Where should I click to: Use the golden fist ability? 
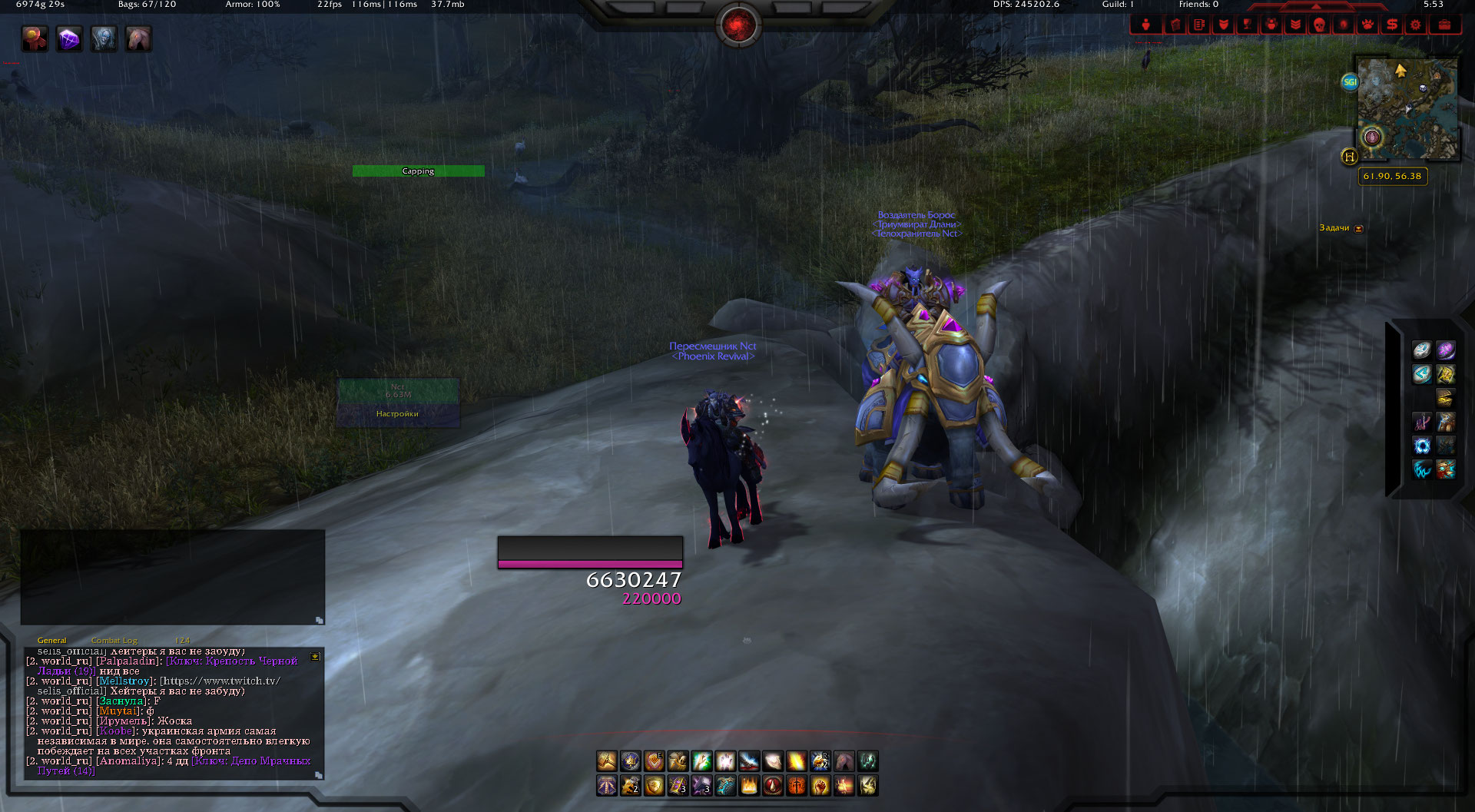pyautogui.click(x=820, y=786)
